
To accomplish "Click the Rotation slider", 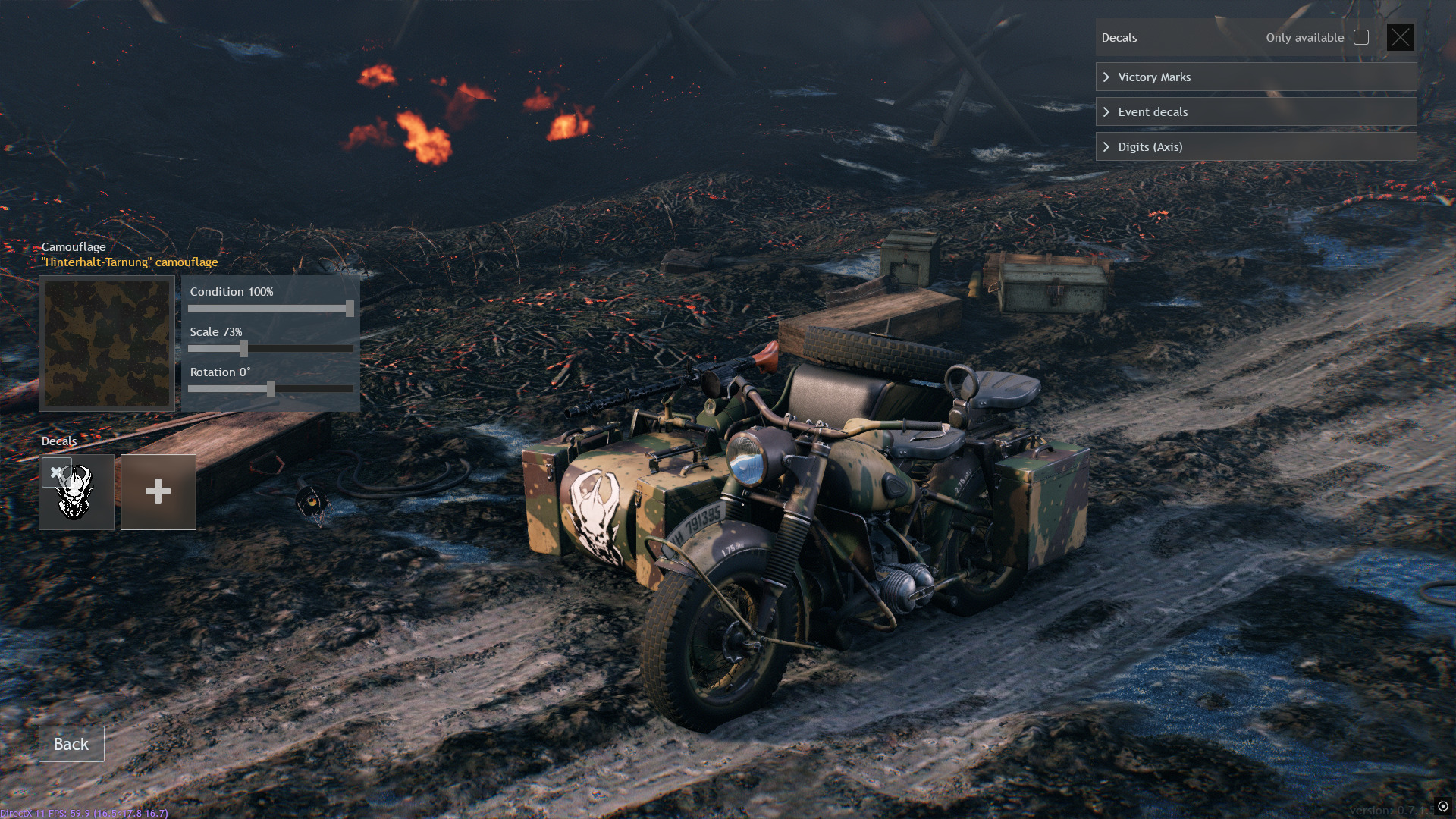I will [x=271, y=389].
